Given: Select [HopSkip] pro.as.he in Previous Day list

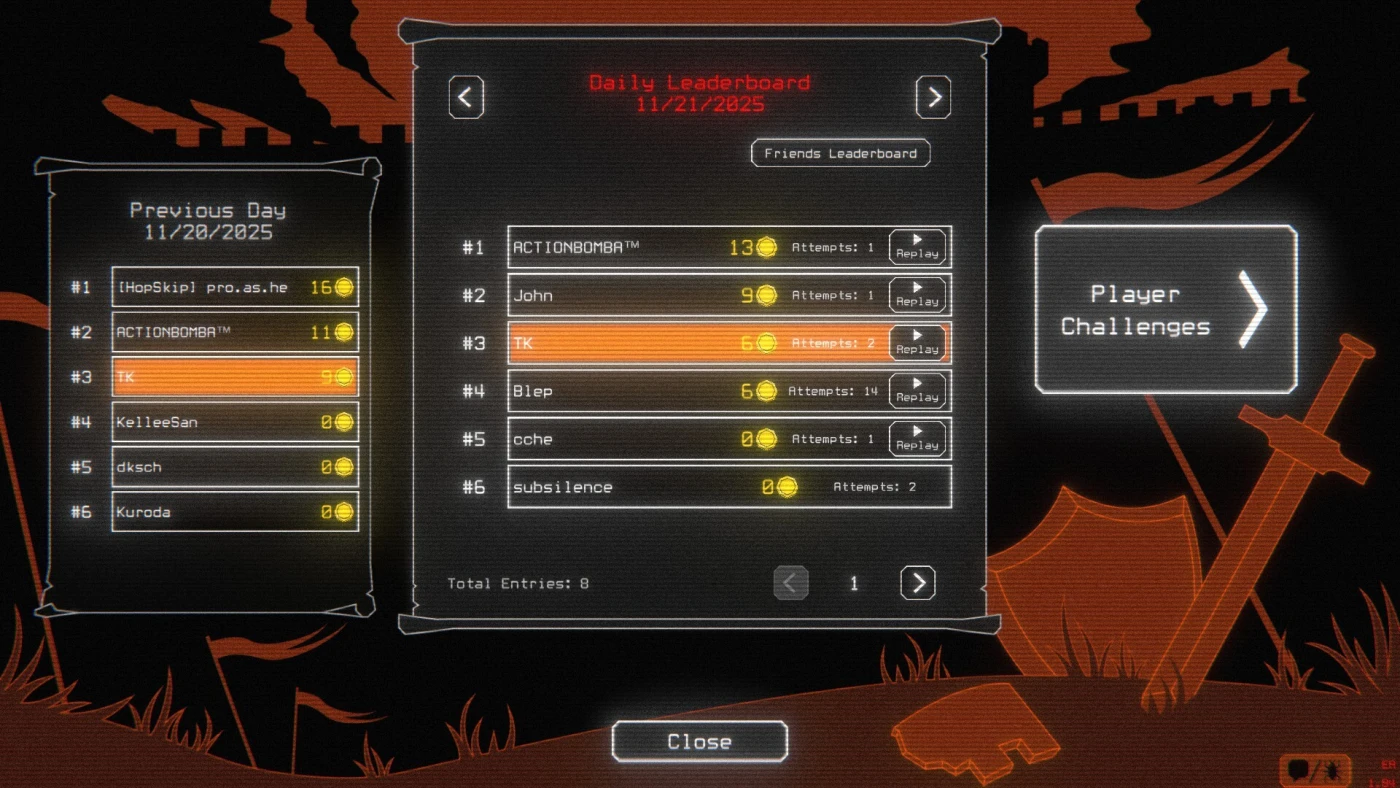Looking at the screenshot, I should click(234, 287).
